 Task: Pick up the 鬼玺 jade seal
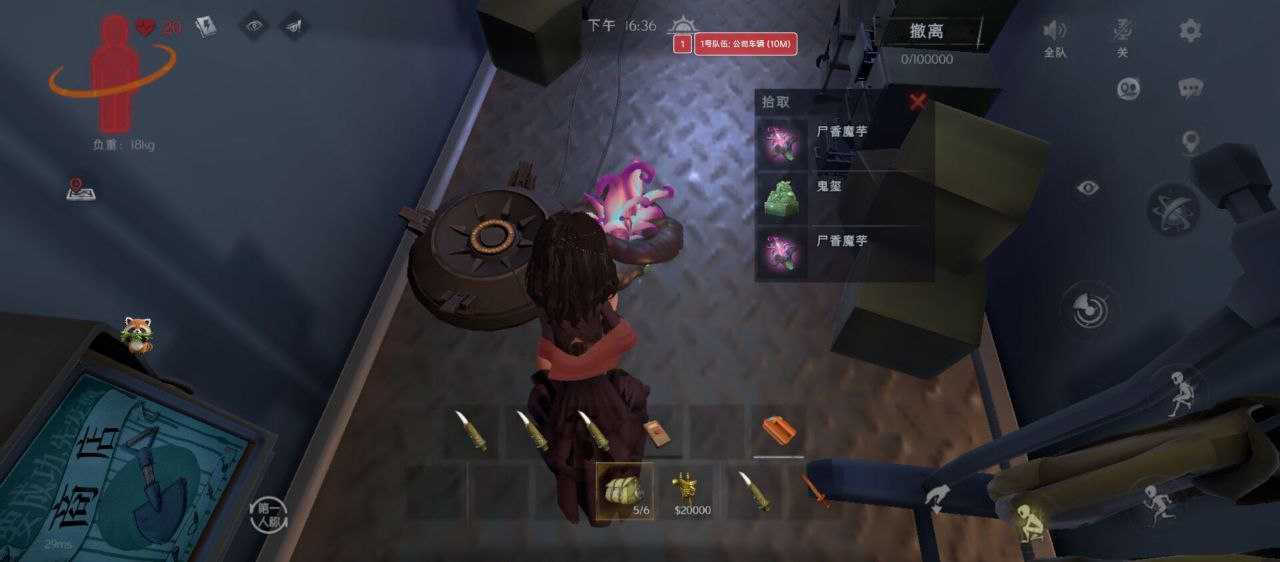point(782,197)
